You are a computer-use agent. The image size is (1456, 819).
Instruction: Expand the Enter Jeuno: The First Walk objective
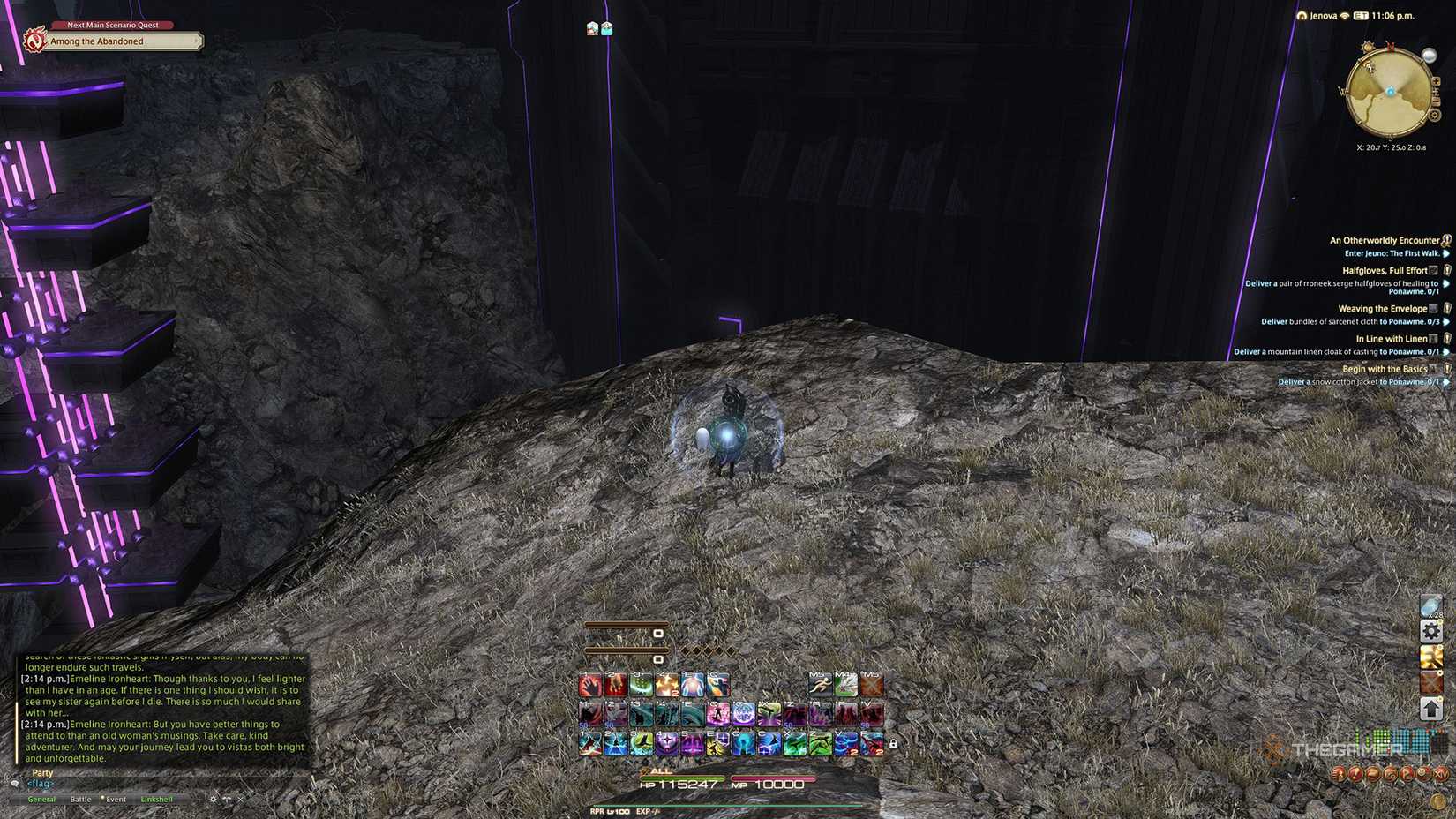pyautogui.click(x=1447, y=253)
